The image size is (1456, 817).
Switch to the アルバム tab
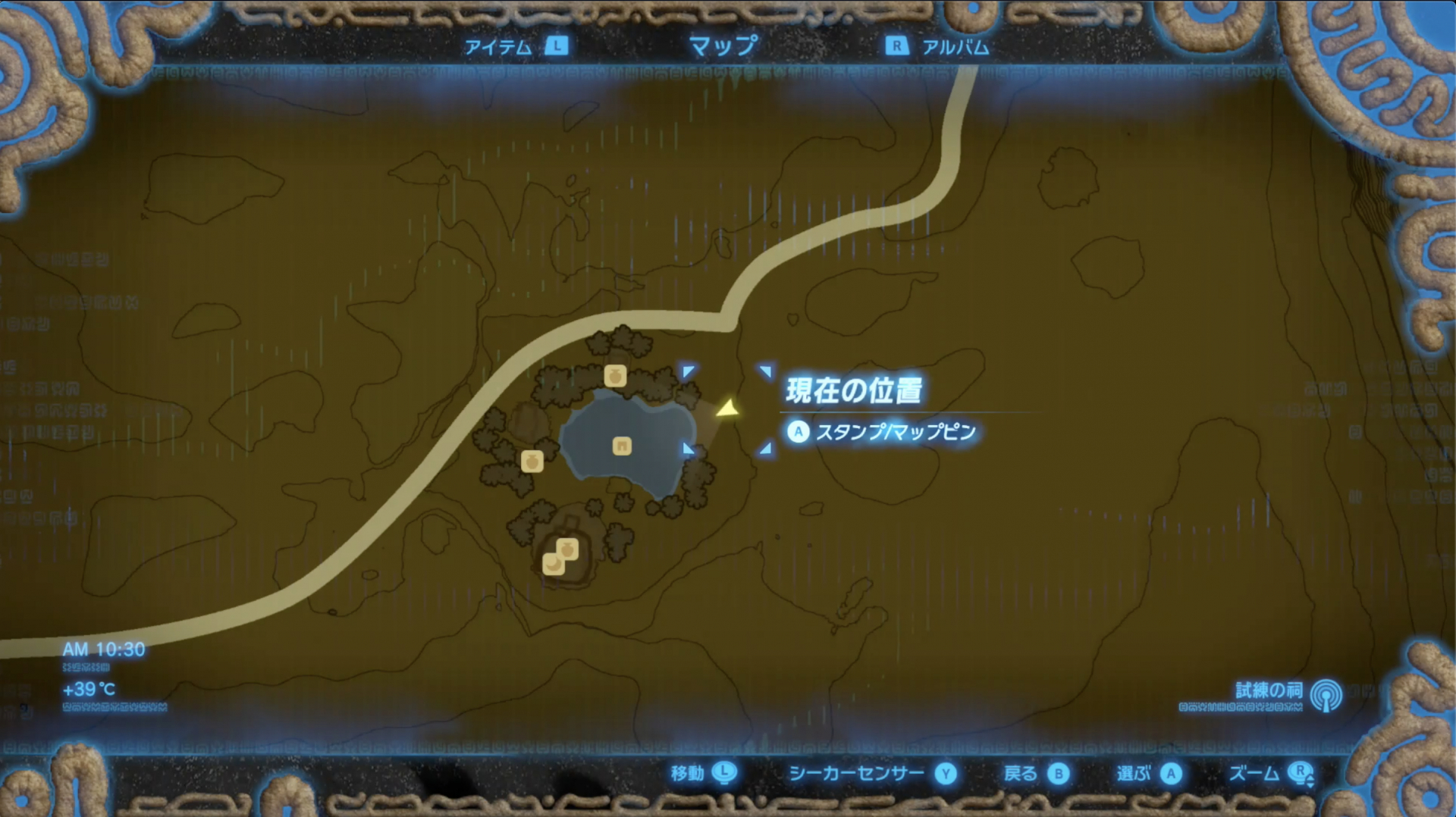(954, 46)
